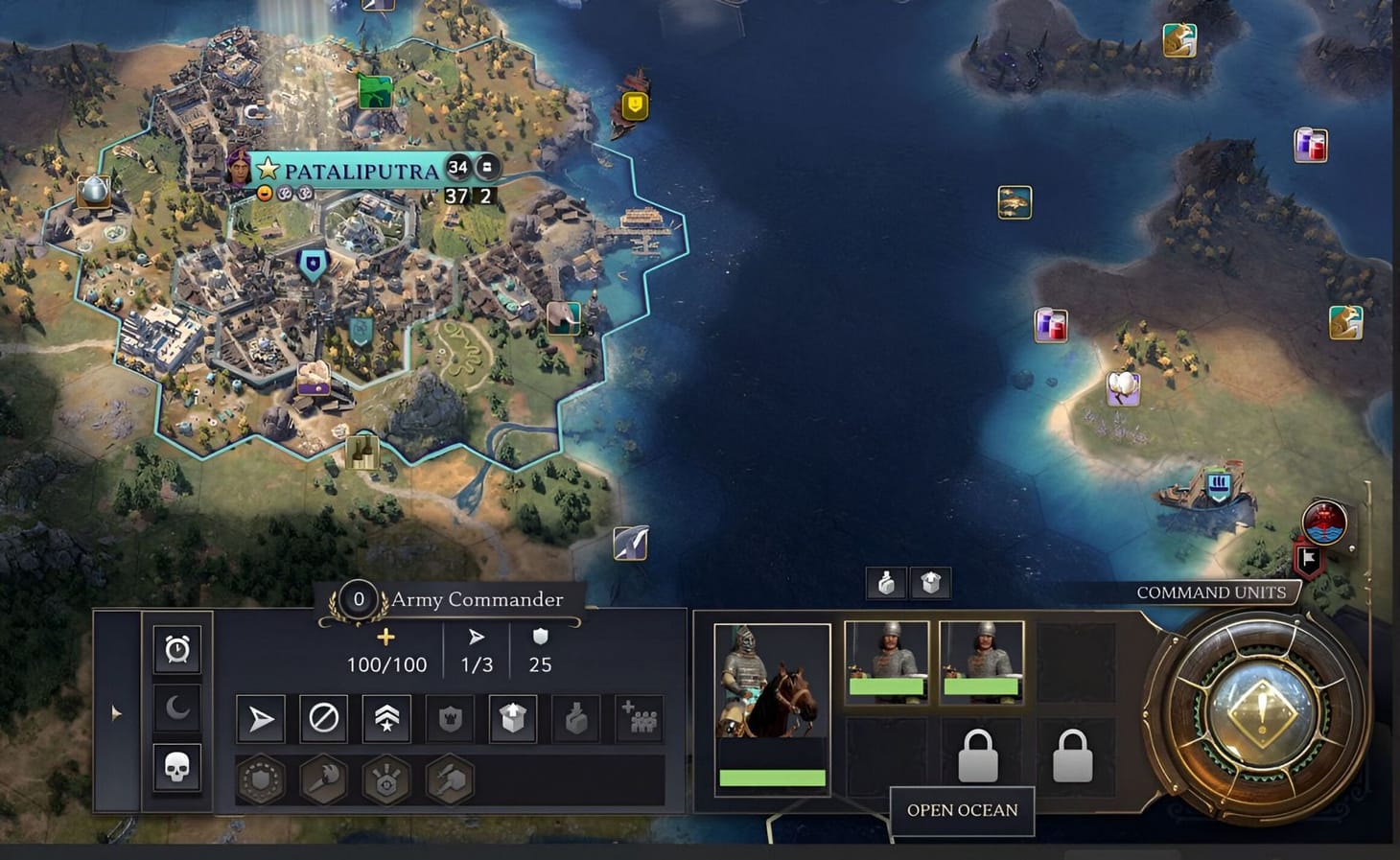Click the OPEN OCEAN tooltip box
The height and width of the screenshot is (860, 1400).
(x=962, y=810)
